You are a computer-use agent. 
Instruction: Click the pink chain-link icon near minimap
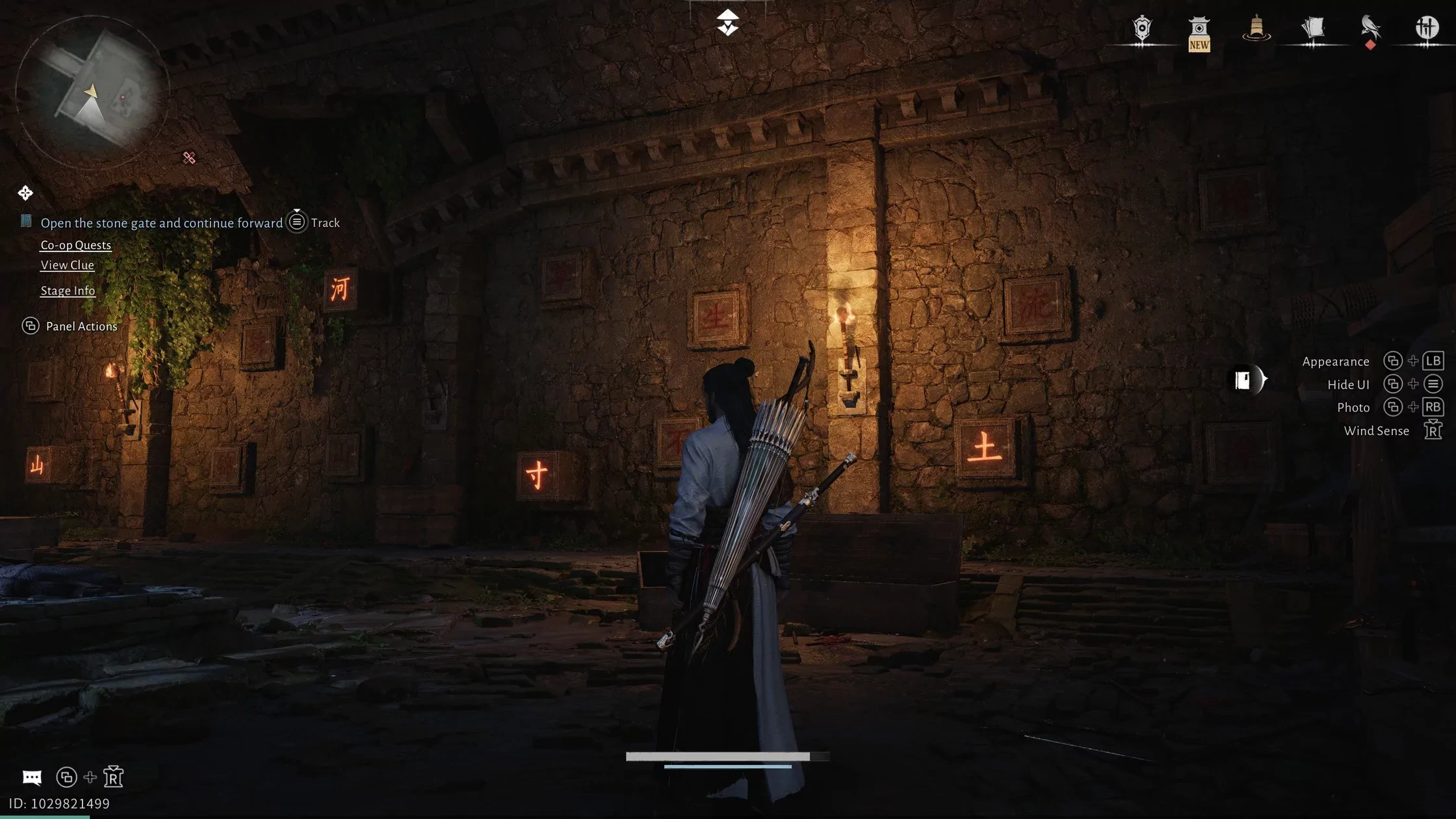click(189, 158)
